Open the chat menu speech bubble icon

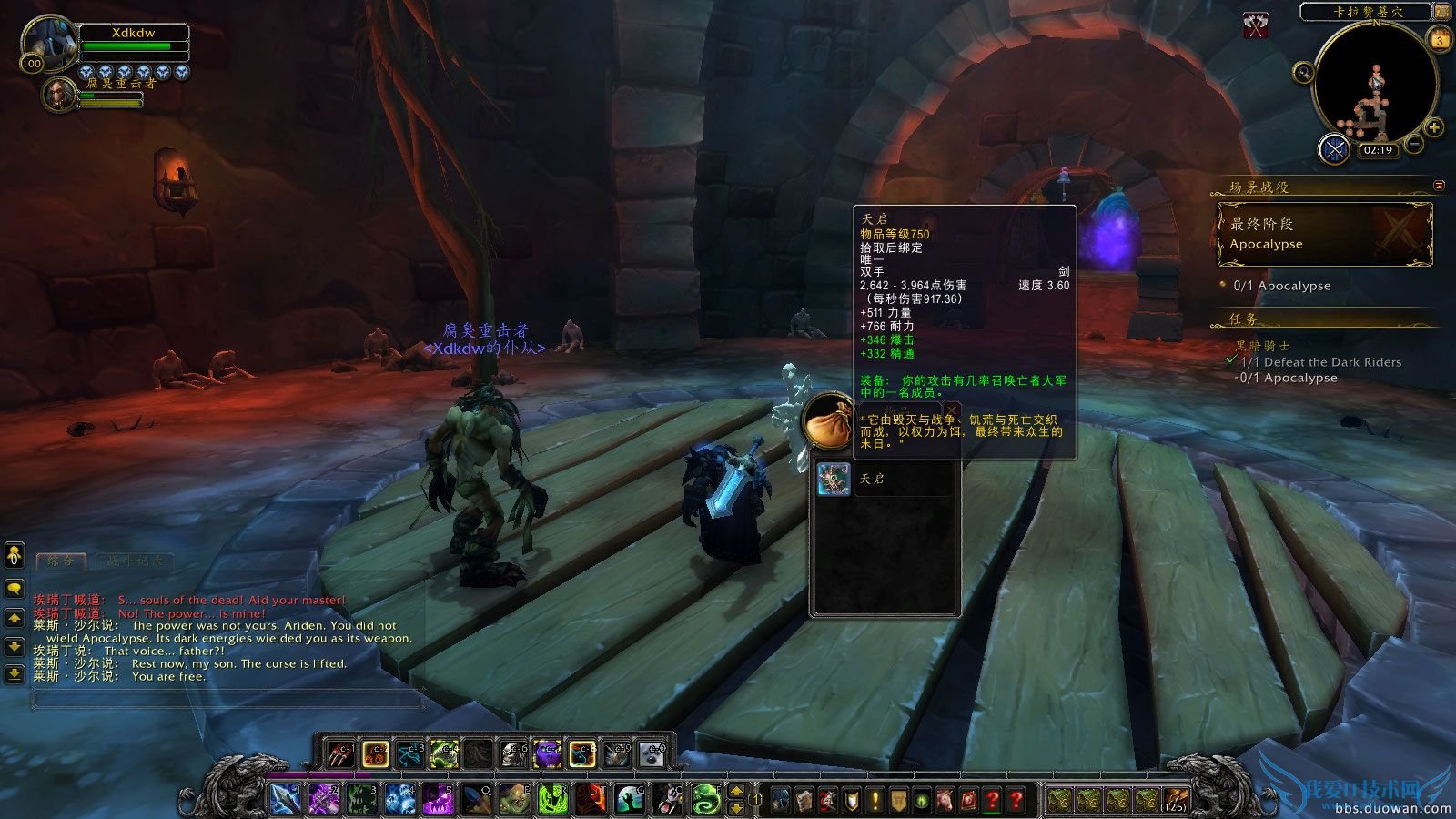[x=15, y=588]
